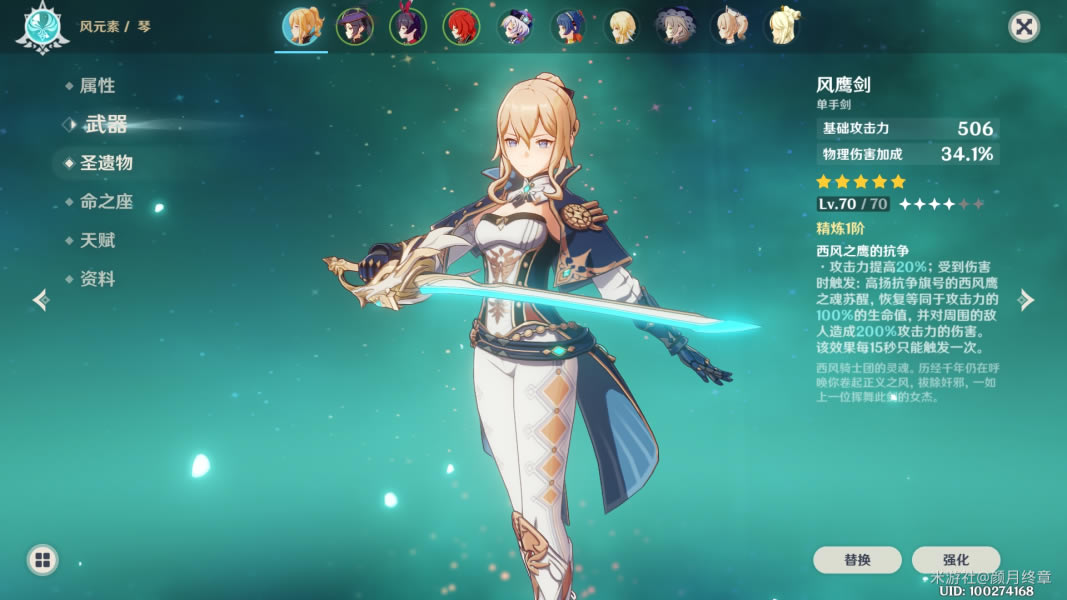Click the 替换 switch weapon button
Viewport: 1067px width, 600px height.
pyautogui.click(x=857, y=560)
